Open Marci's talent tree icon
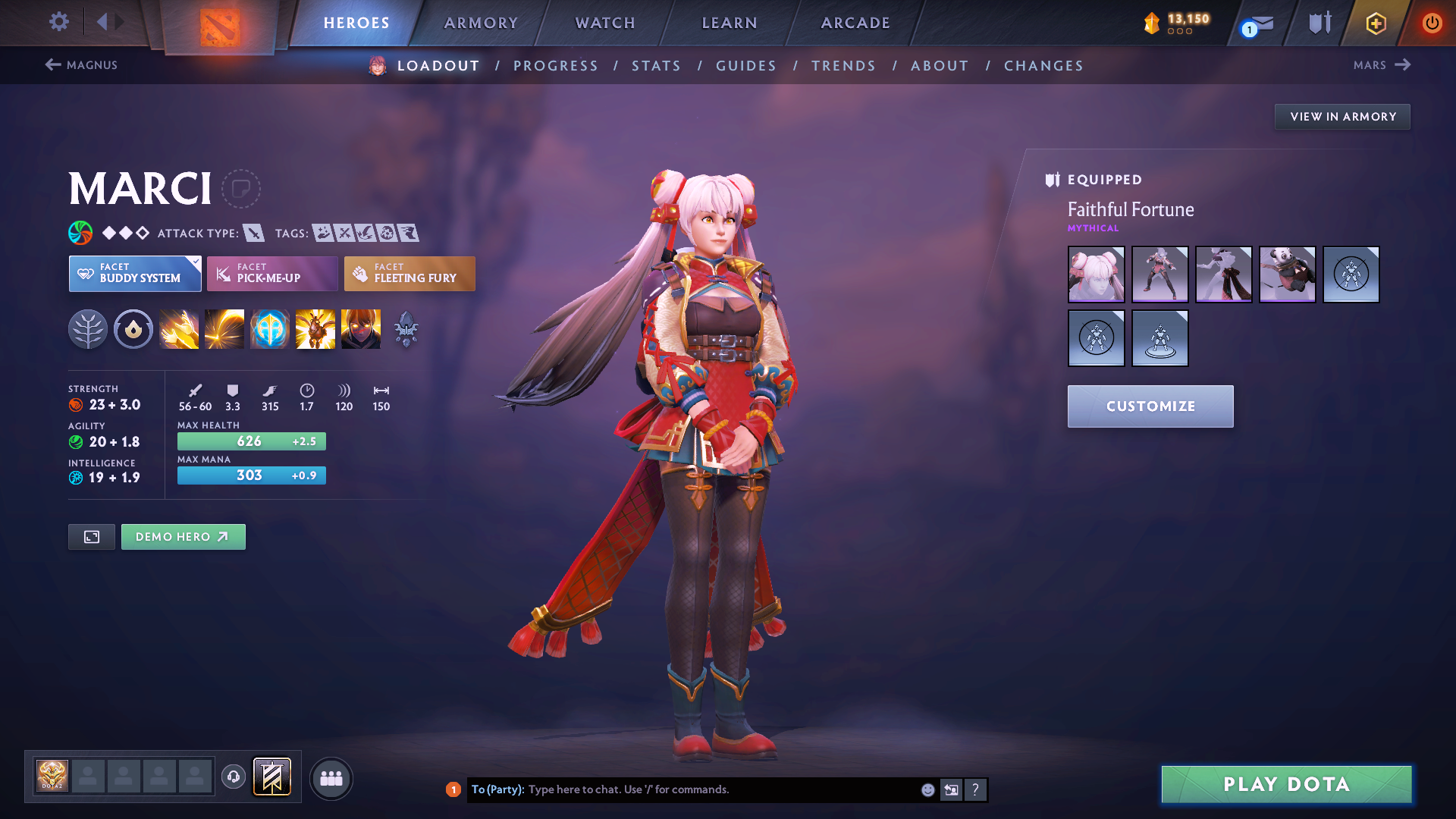 pos(88,329)
